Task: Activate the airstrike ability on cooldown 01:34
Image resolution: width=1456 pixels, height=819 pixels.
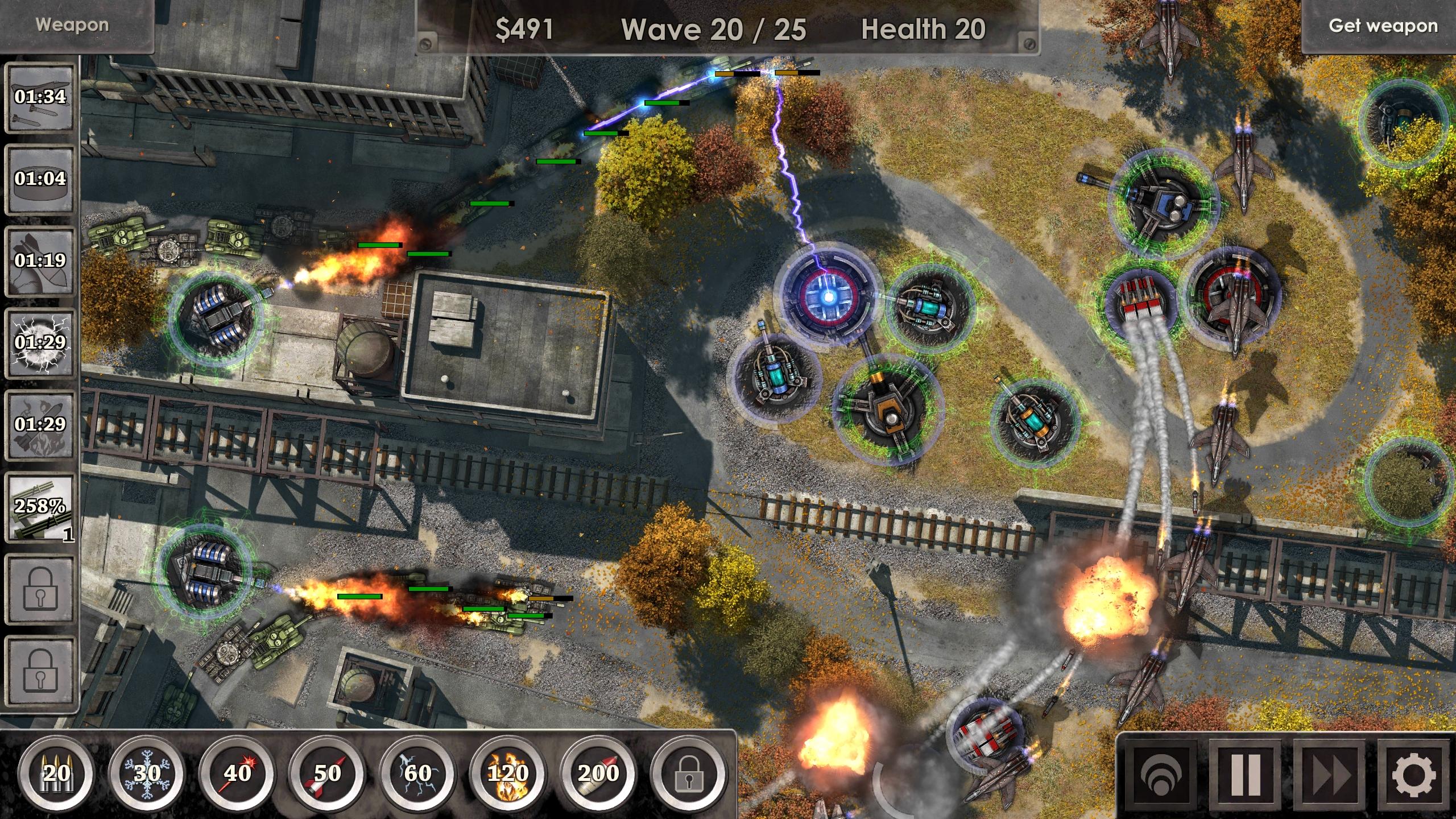Action: [x=40, y=100]
